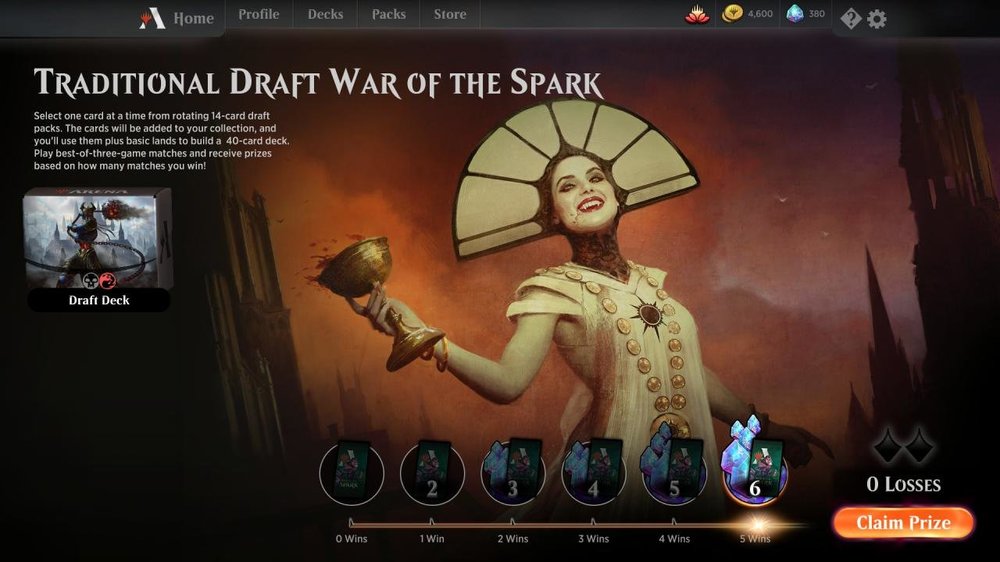
Task: Visit the Store tab
Action: pyautogui.click(x=450, y=15)
